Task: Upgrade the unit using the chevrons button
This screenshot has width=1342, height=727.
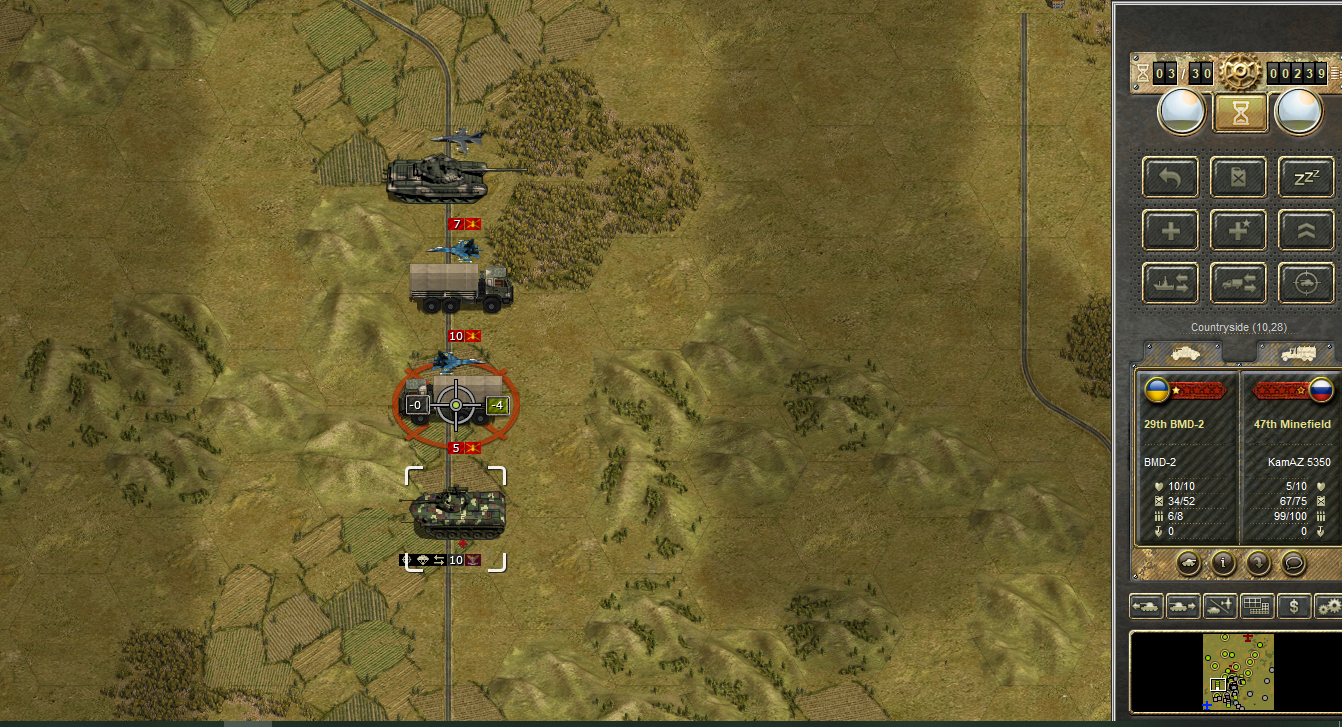Action: [x=1306, y=231]
